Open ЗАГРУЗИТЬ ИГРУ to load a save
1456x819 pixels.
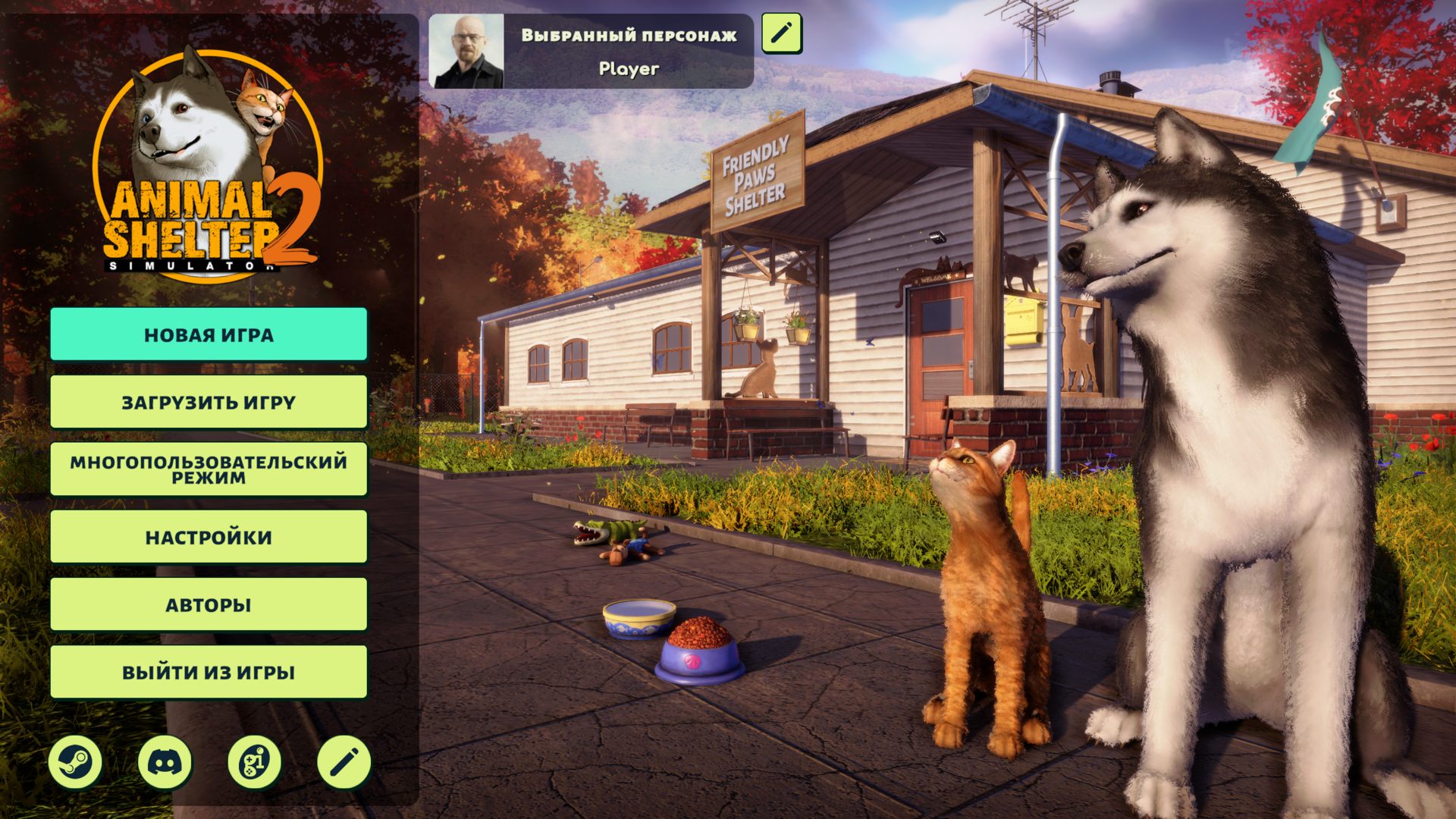click(209, 403)
